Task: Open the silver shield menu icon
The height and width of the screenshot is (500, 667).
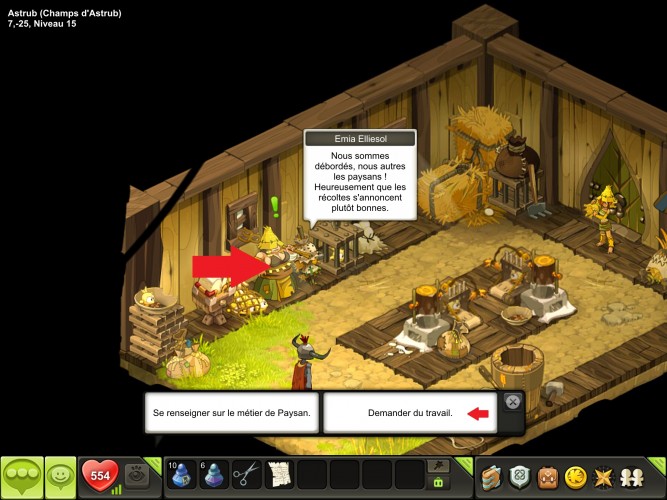Action: coord(520,477)
